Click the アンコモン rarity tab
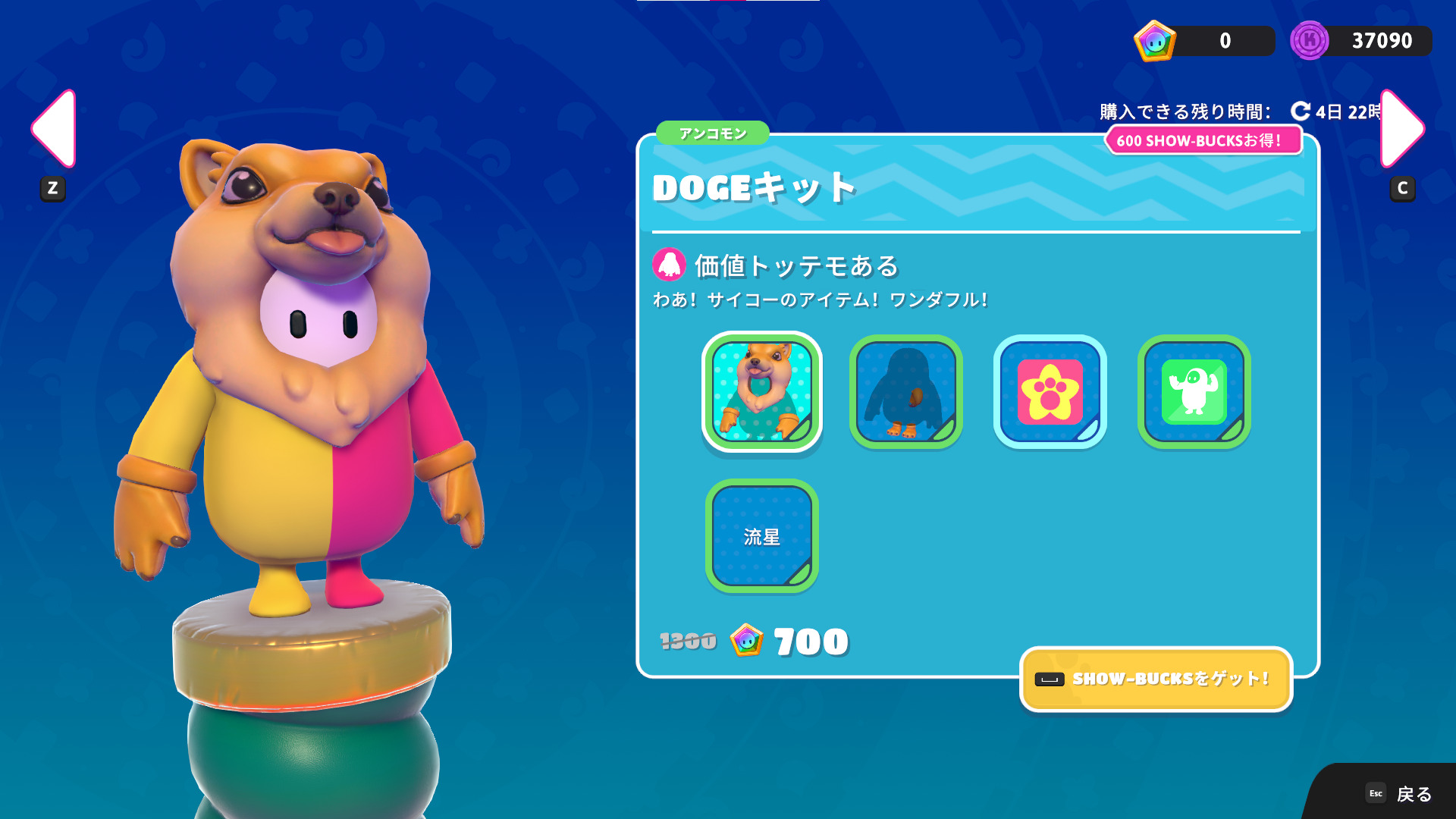Viewport: 1456px width, 819px height. pyautogui.click(x=712, y=133)
